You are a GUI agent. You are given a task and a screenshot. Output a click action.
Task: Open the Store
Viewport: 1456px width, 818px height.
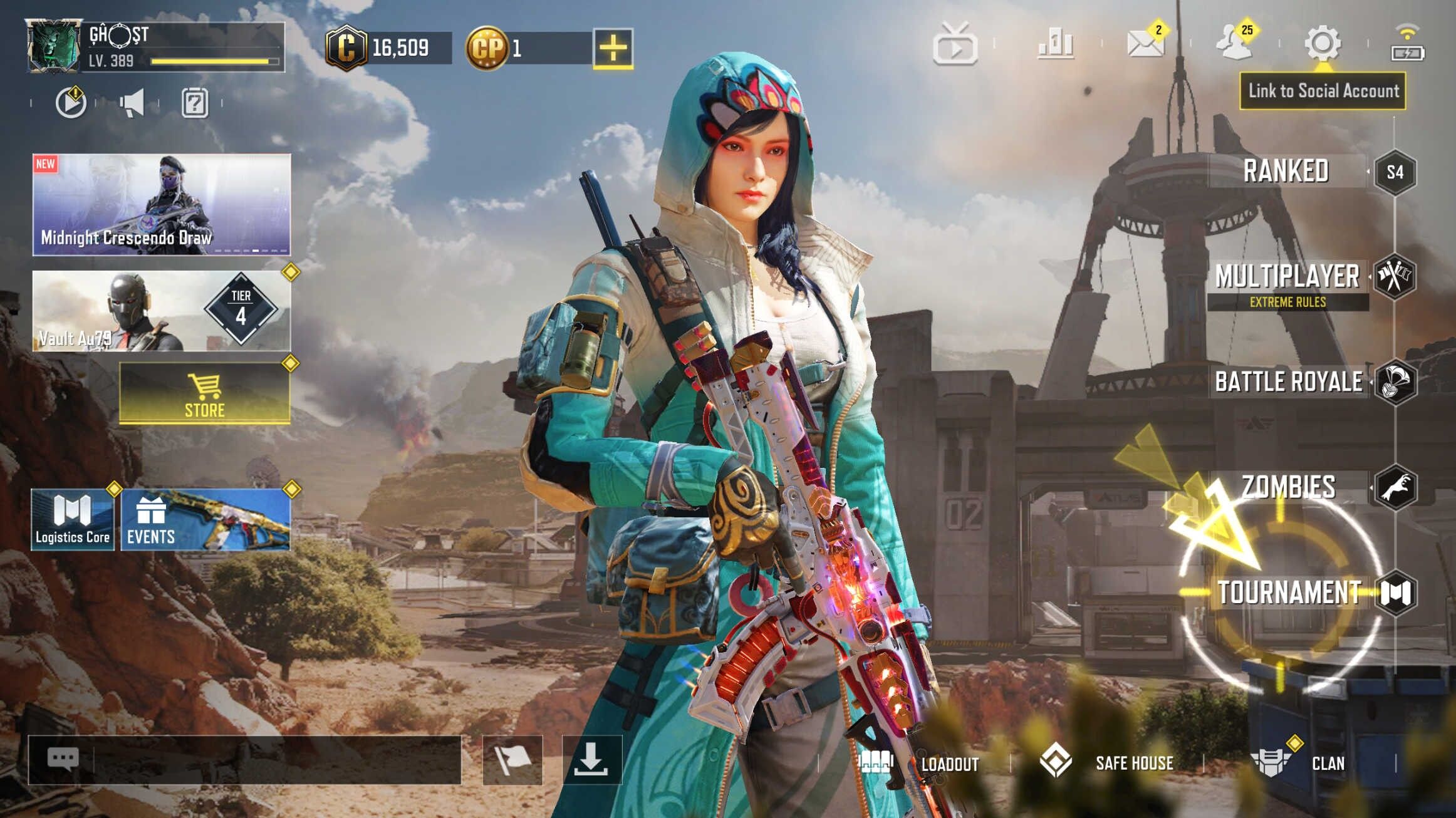[205, 393]
